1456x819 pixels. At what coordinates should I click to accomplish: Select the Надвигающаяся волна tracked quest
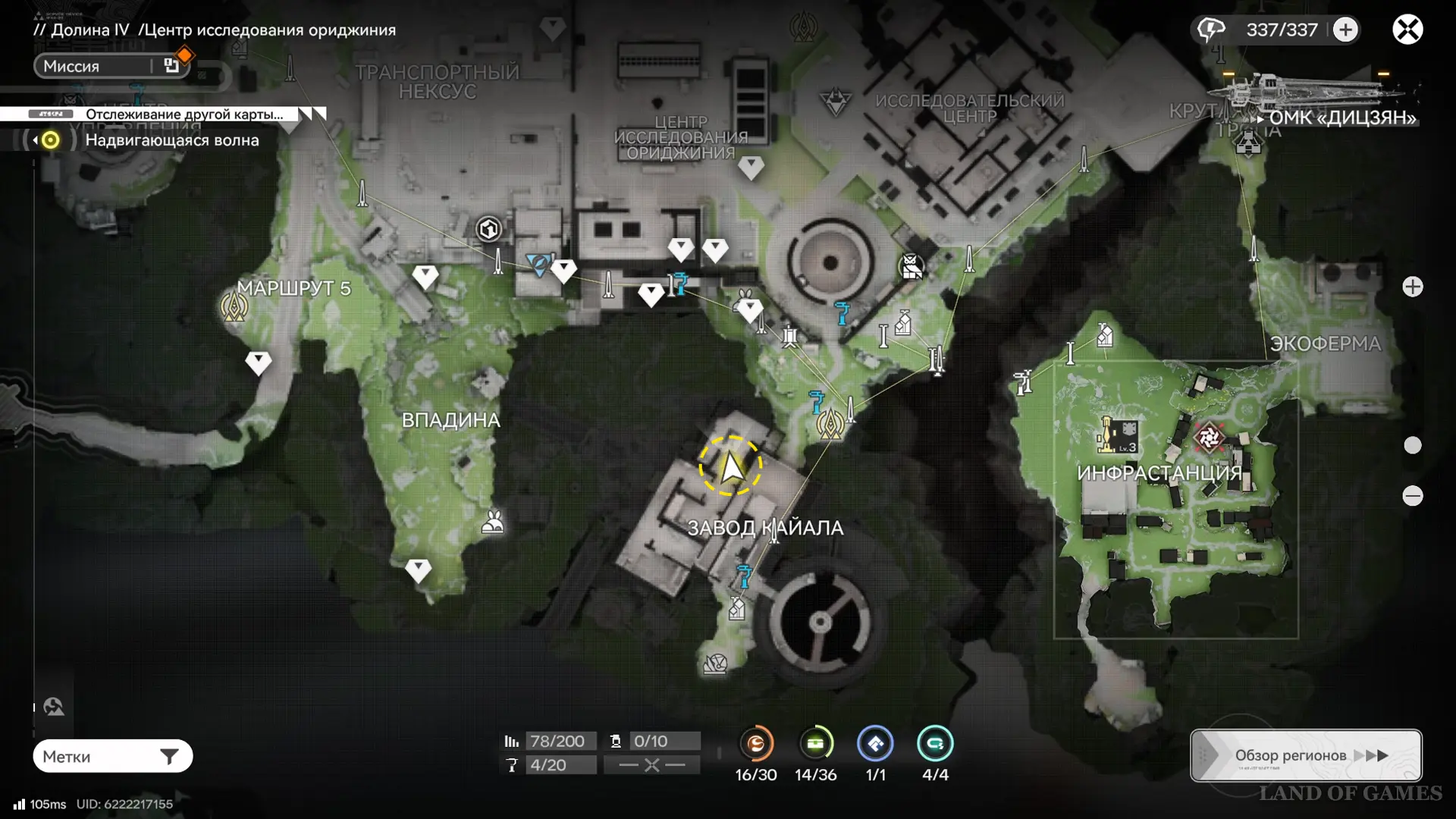pos(171,140)
